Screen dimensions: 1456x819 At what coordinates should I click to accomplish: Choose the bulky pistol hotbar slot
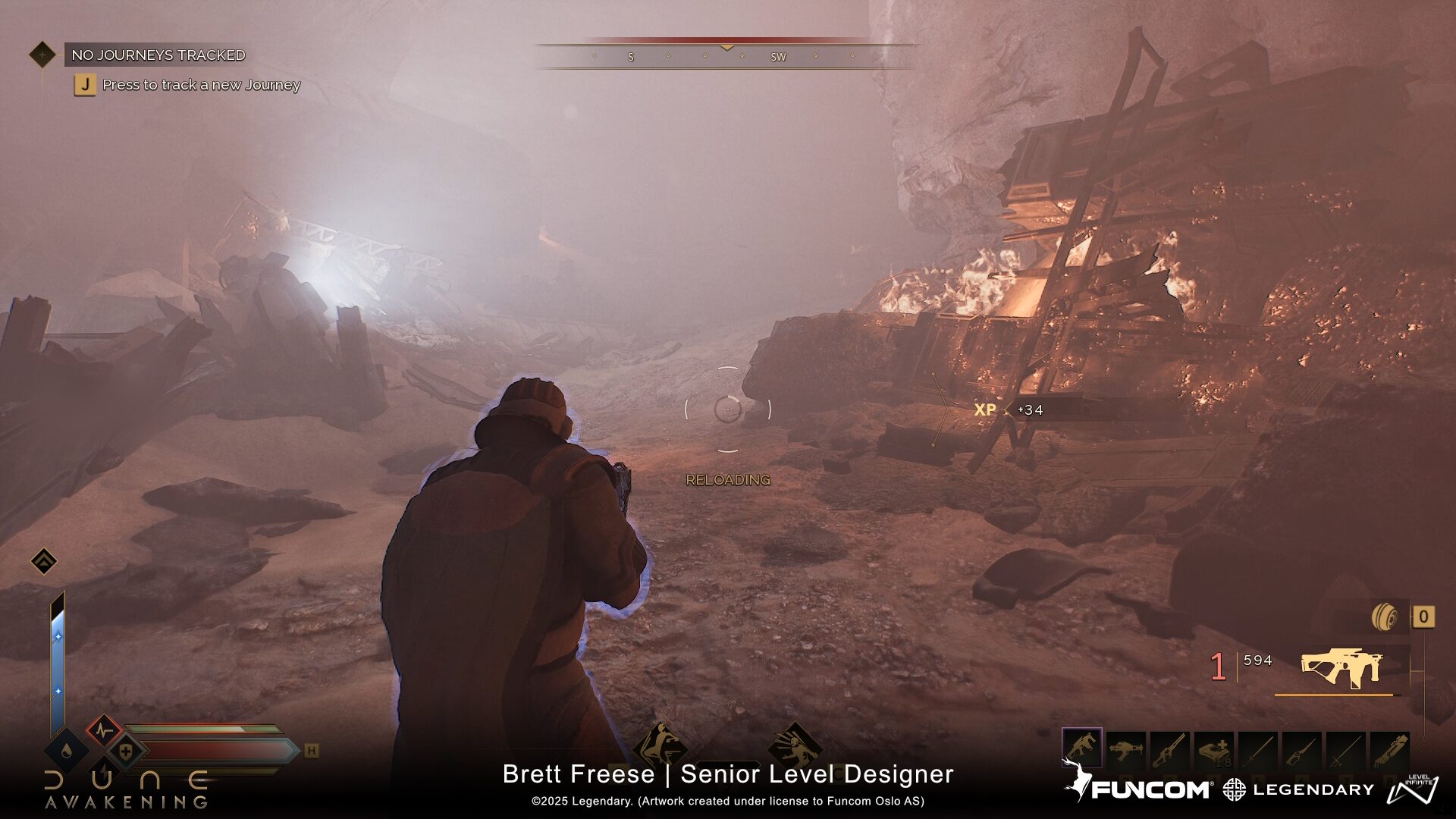[x=1126, y=749]
